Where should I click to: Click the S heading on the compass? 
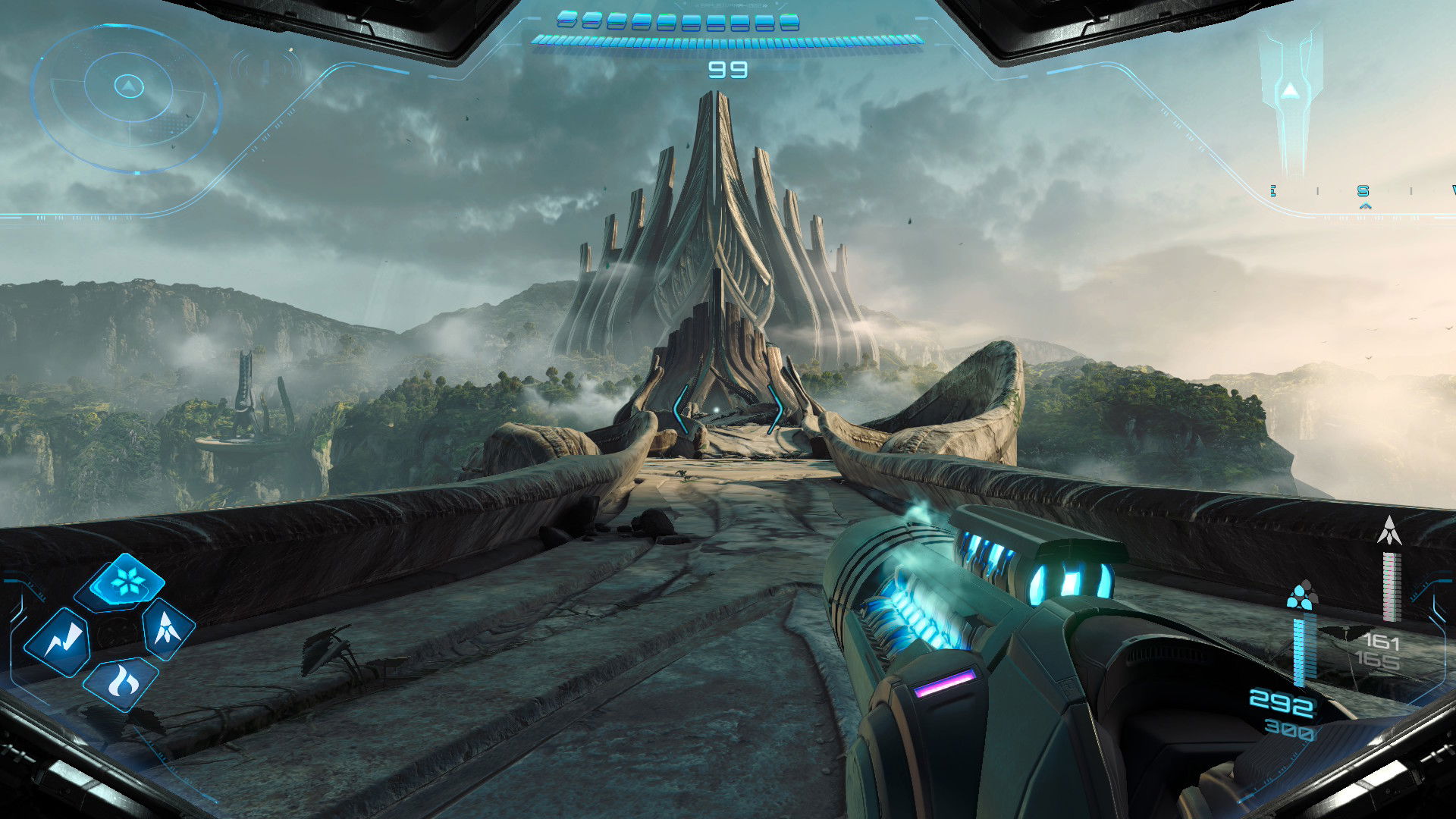(1363, 191)
